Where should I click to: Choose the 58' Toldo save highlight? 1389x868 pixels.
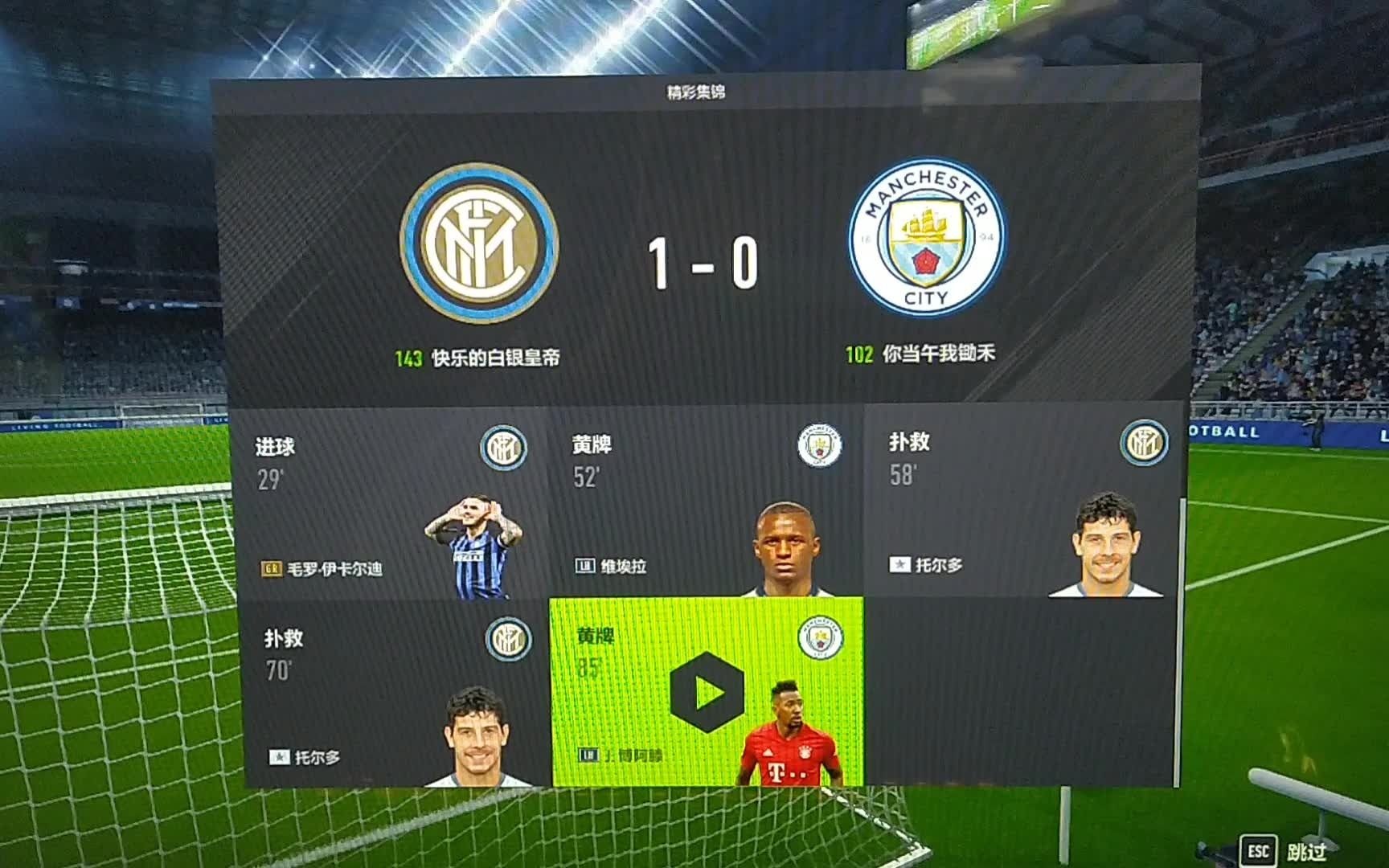pos(1022,502)
